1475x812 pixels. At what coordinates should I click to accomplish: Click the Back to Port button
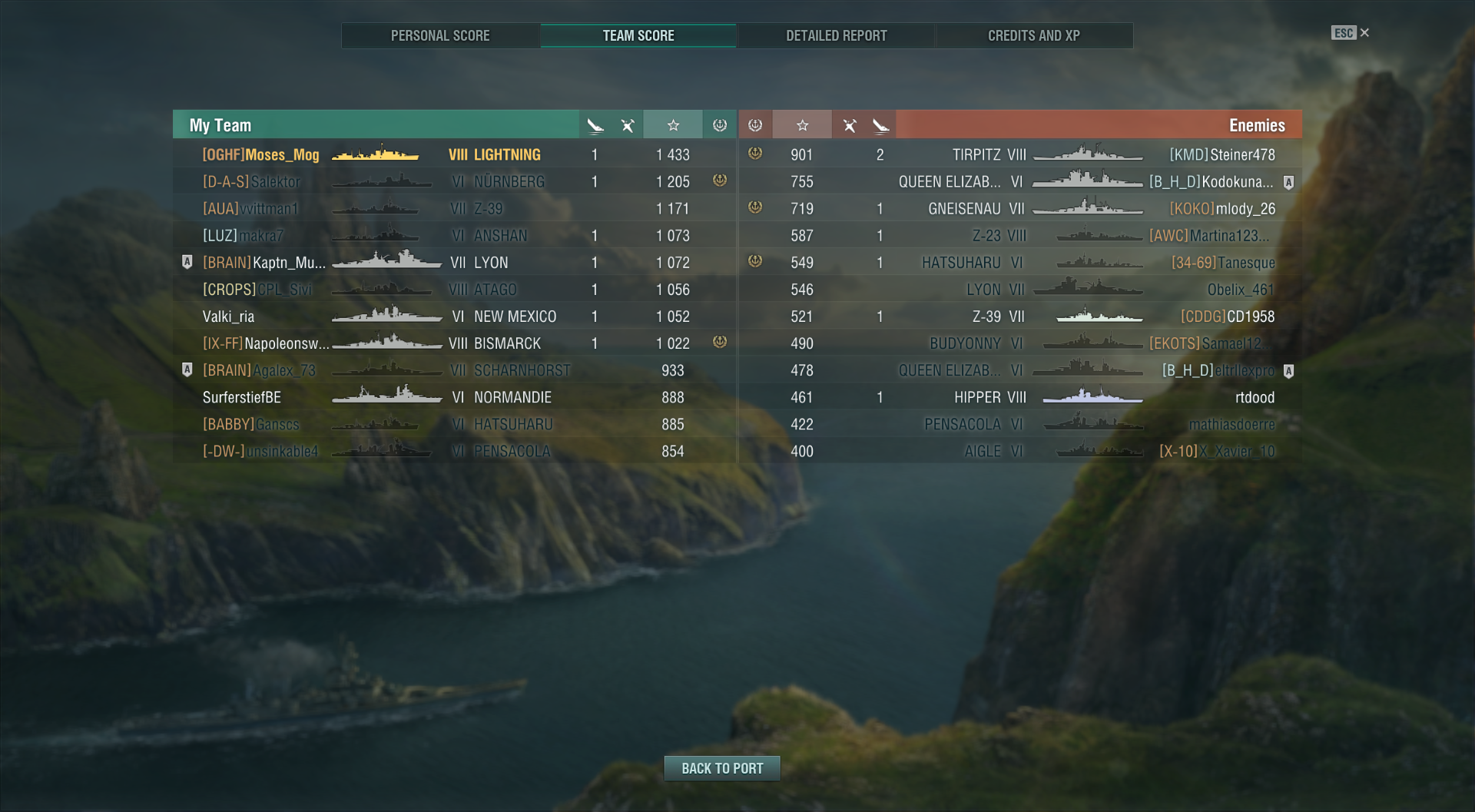click(722, 768)
